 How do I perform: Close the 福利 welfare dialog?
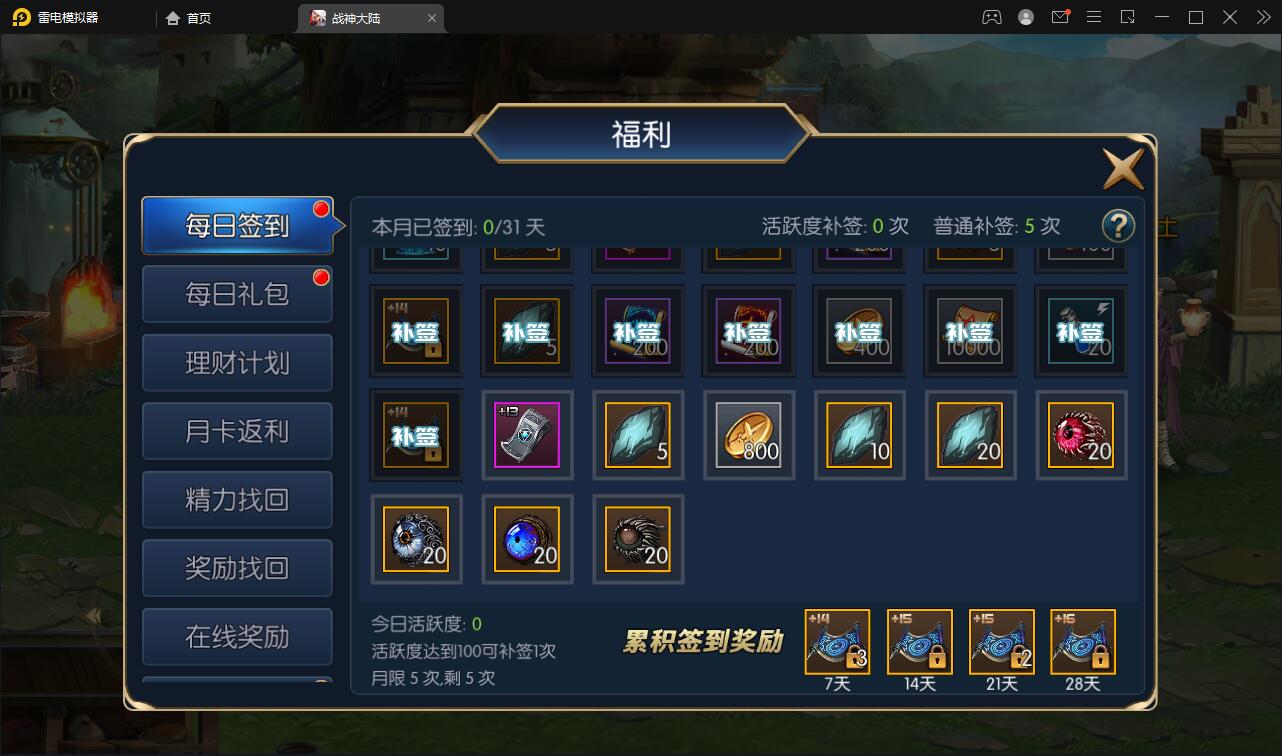1122,168
